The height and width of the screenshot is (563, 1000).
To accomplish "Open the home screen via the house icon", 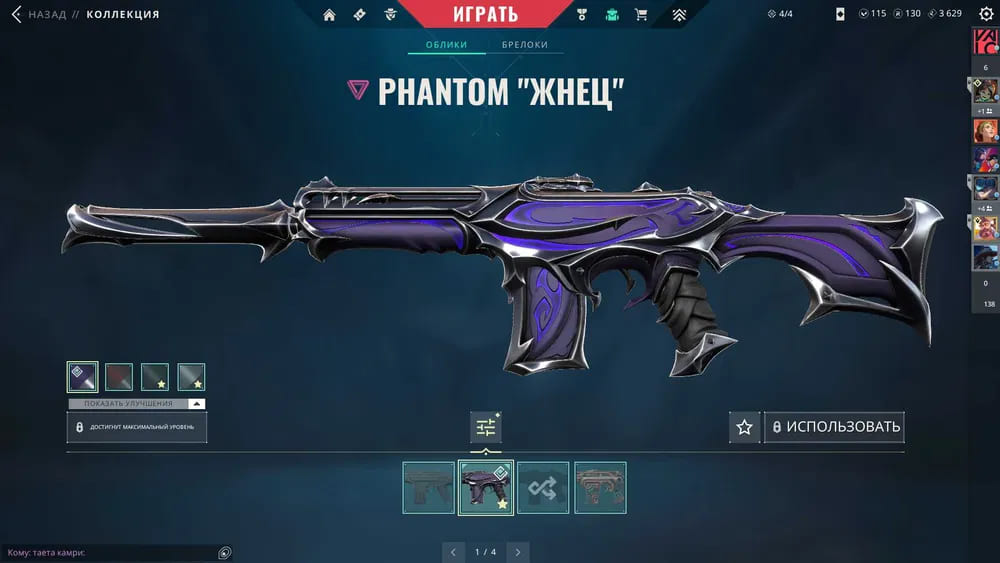I will pyautogui.click(x=329, y=15).
